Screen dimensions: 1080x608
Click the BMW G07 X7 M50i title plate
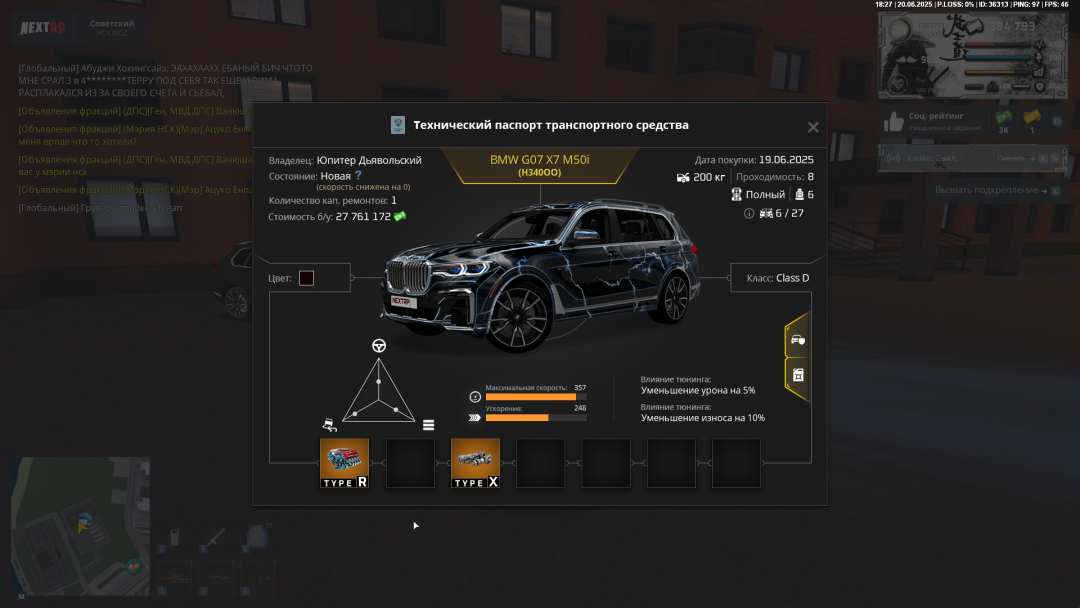(x=539, y=165)
